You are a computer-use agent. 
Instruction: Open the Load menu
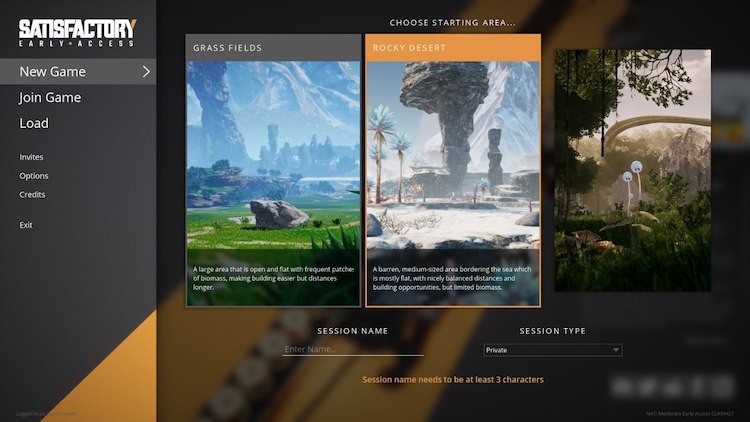[34, 124]
